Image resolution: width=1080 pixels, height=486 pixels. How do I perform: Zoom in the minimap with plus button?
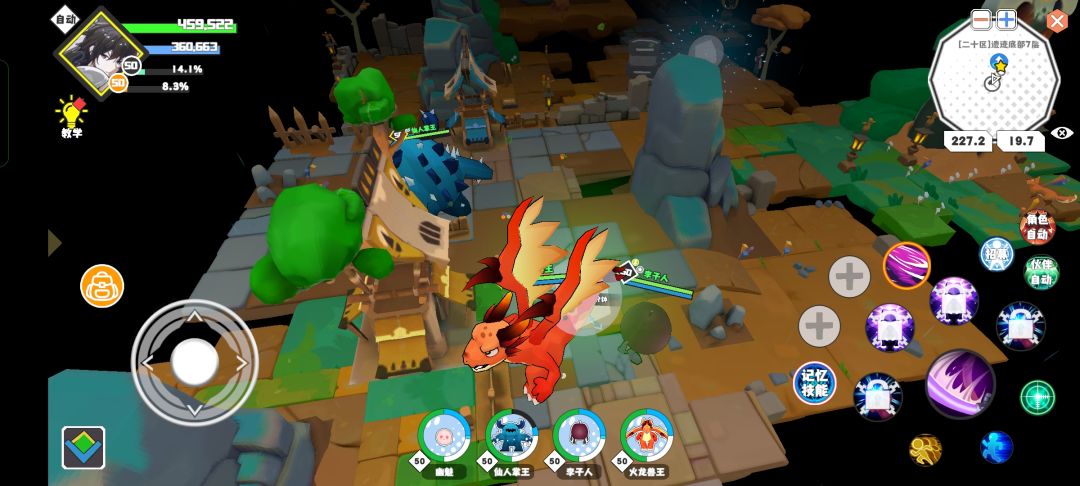coord(1006,19)
